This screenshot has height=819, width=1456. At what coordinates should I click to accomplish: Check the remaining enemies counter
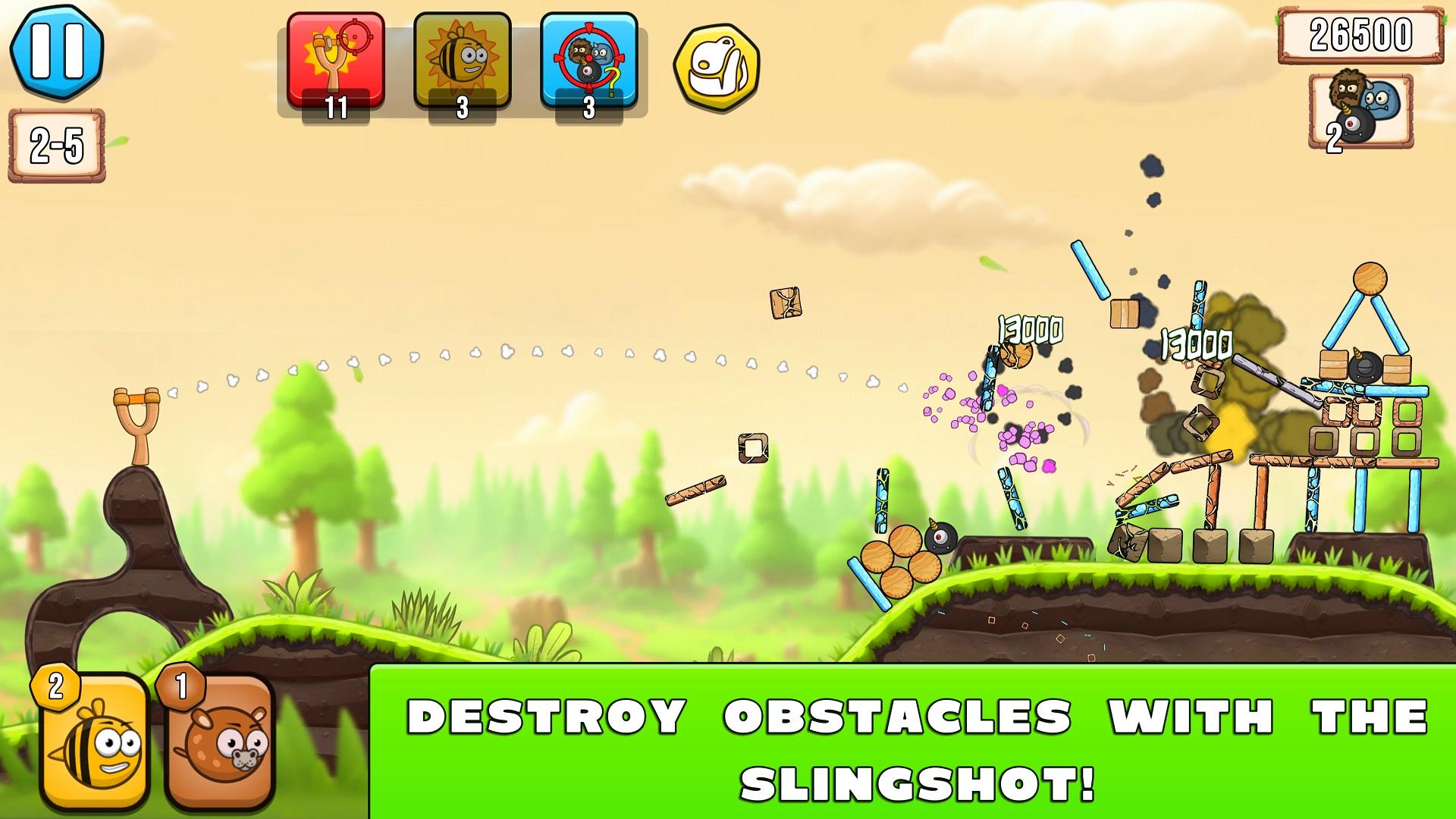1357,114
